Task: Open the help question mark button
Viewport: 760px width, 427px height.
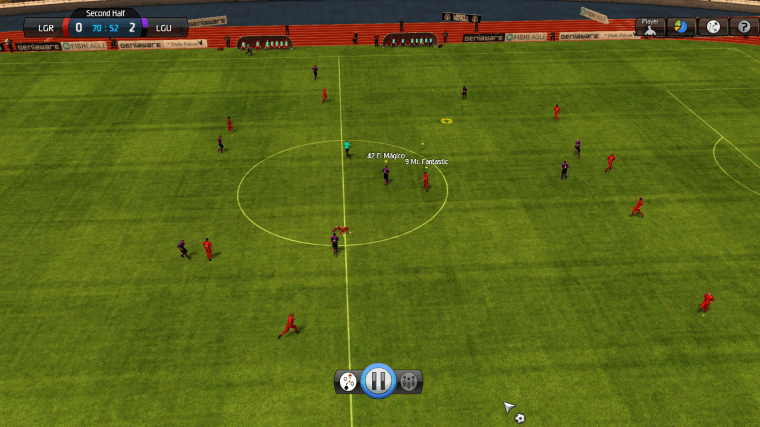Action: coord(743,27)
